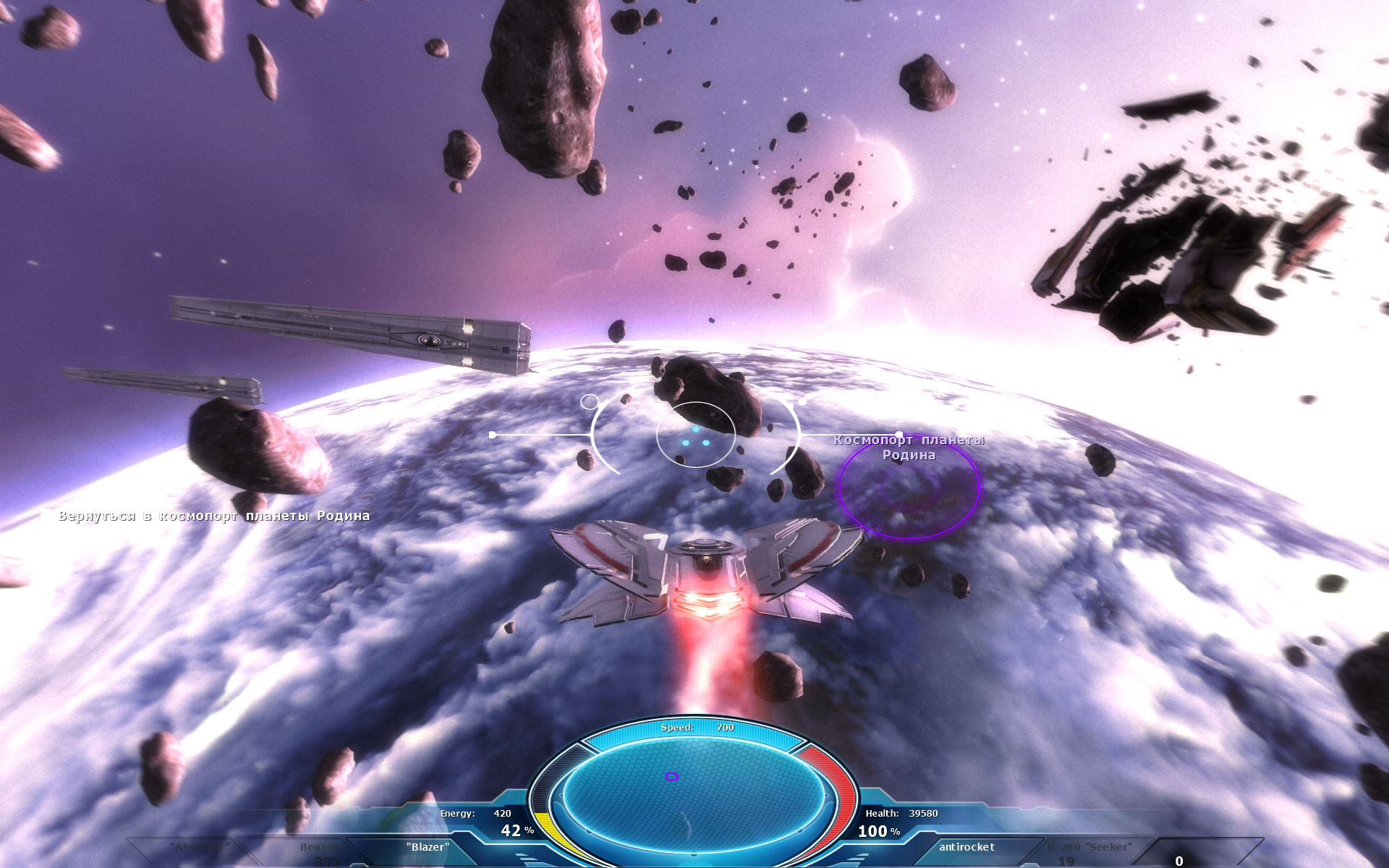Select the "Blazer" weapon slot
The width and height of the screenshot is (1389, 868).
coord(428,847)
